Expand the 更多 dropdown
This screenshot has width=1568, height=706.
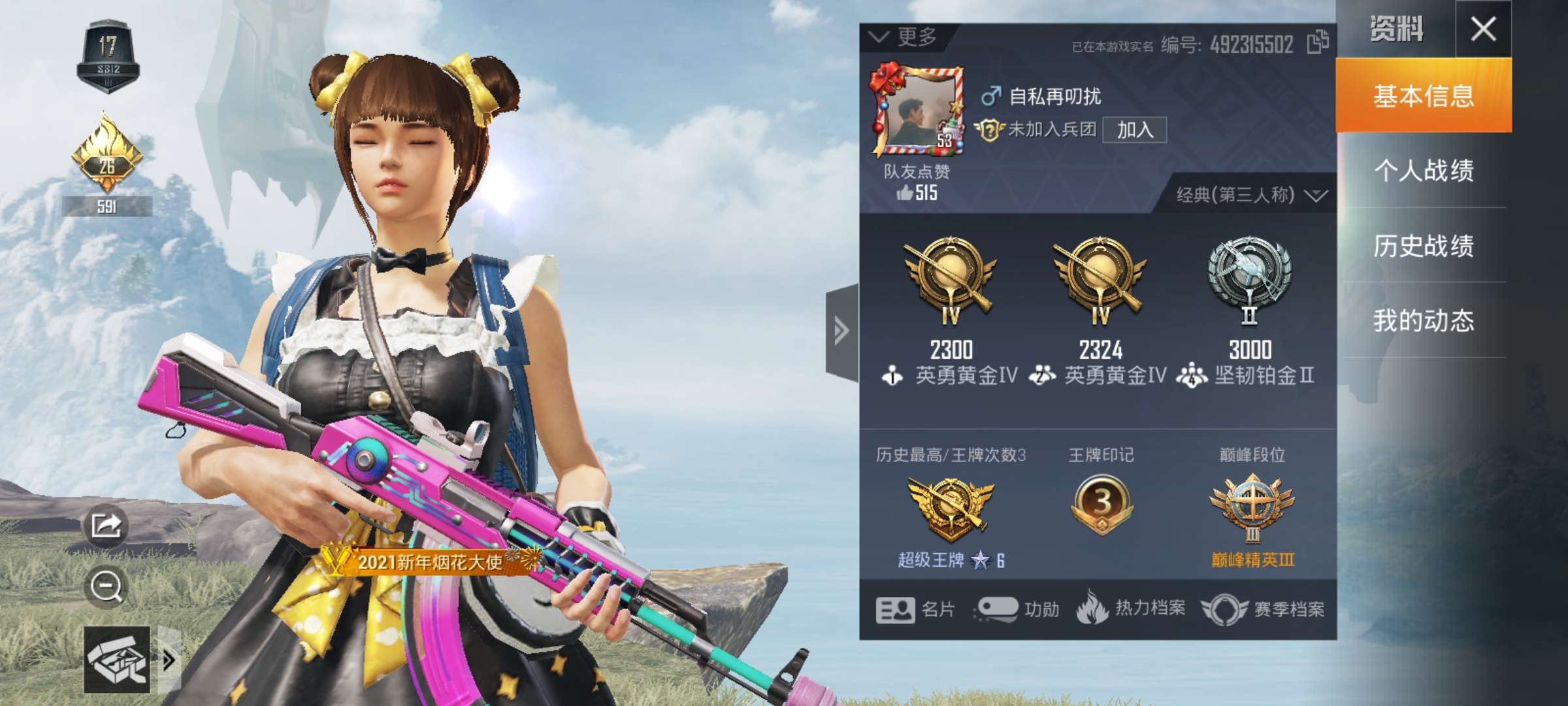coord(905,37)
